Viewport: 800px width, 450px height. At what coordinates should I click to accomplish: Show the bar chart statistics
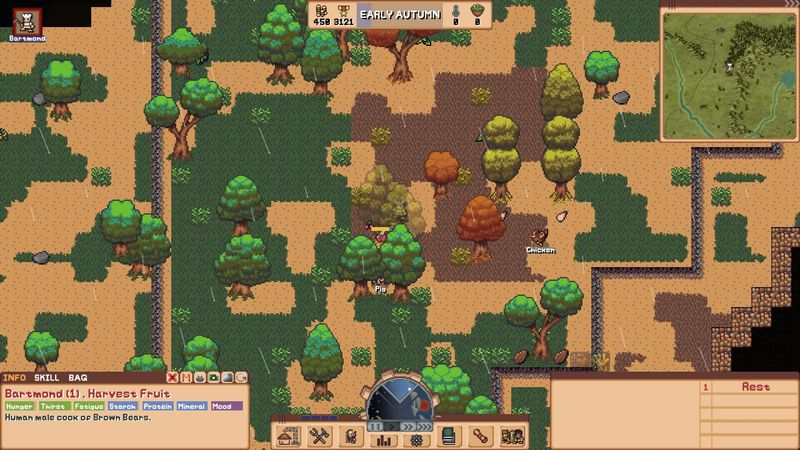tap(381, 439)
